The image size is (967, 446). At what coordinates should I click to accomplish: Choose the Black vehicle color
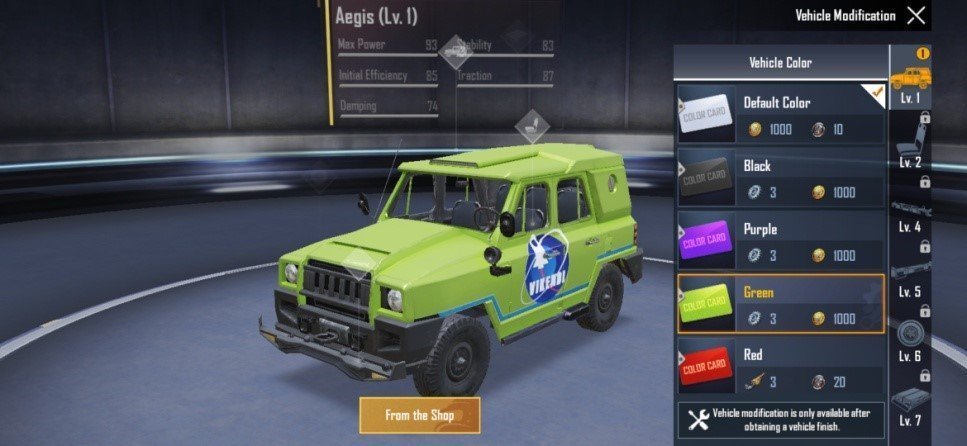tap(780, 177)
